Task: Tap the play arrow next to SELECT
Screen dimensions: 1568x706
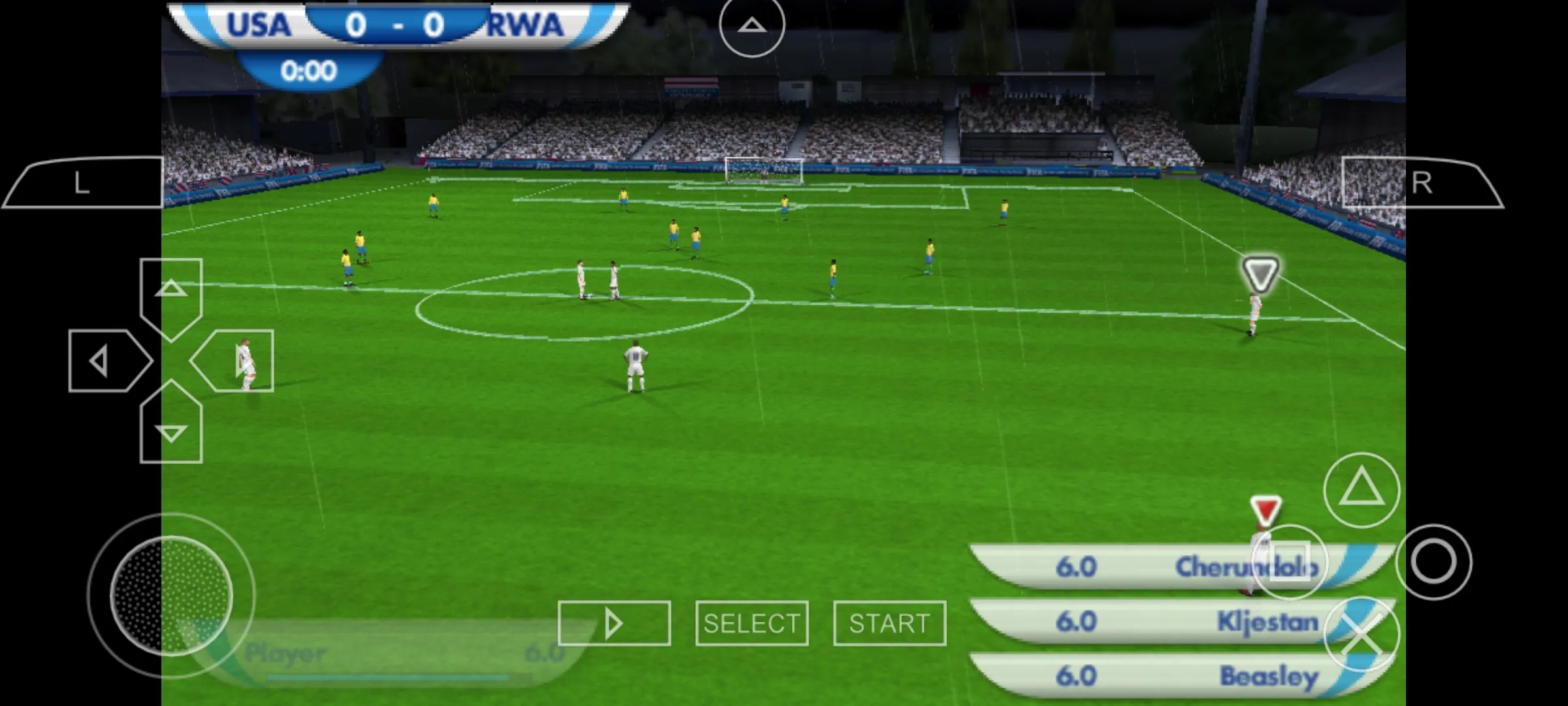Action: pos(614,622)
